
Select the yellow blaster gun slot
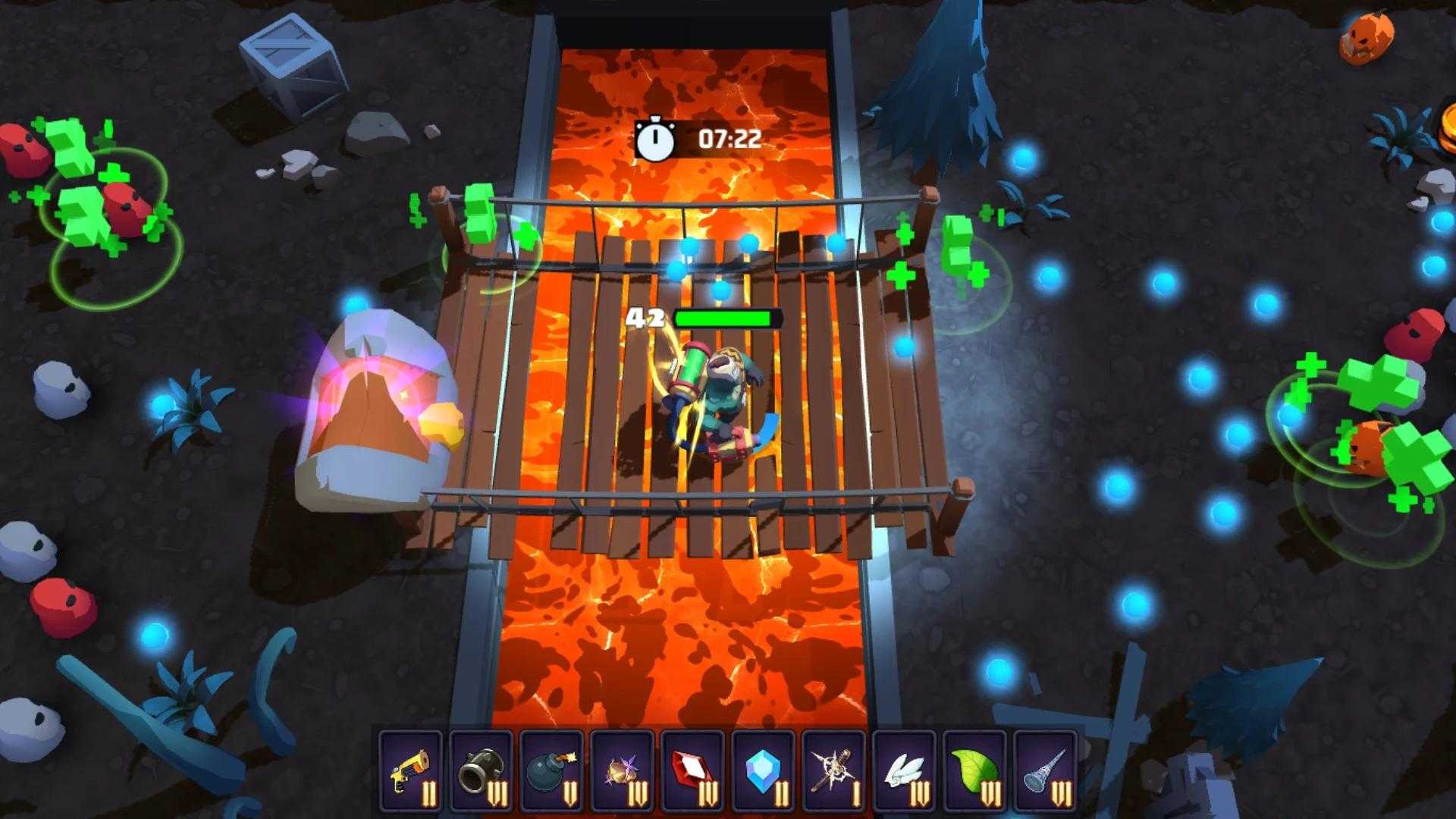click(410, 771)
